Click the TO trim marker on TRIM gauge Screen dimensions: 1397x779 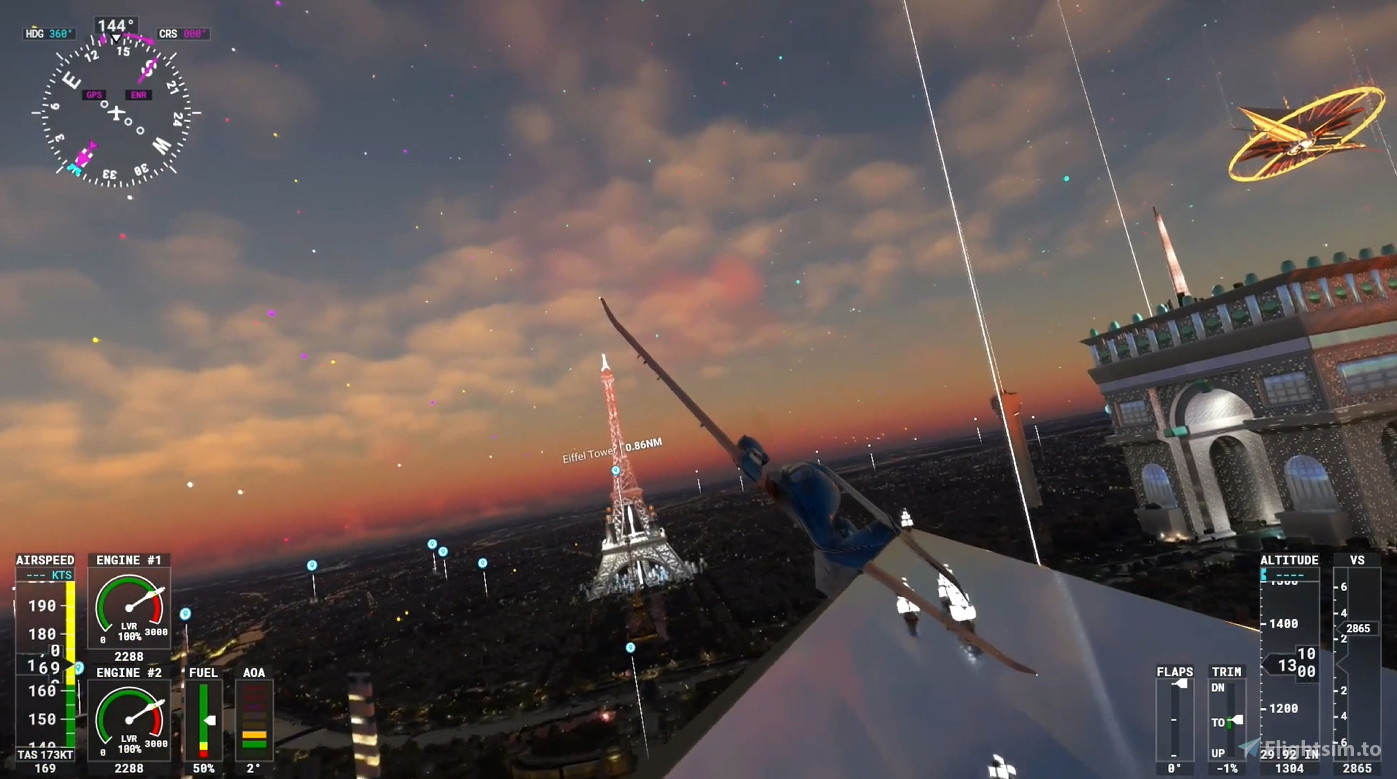(1234, 720)
